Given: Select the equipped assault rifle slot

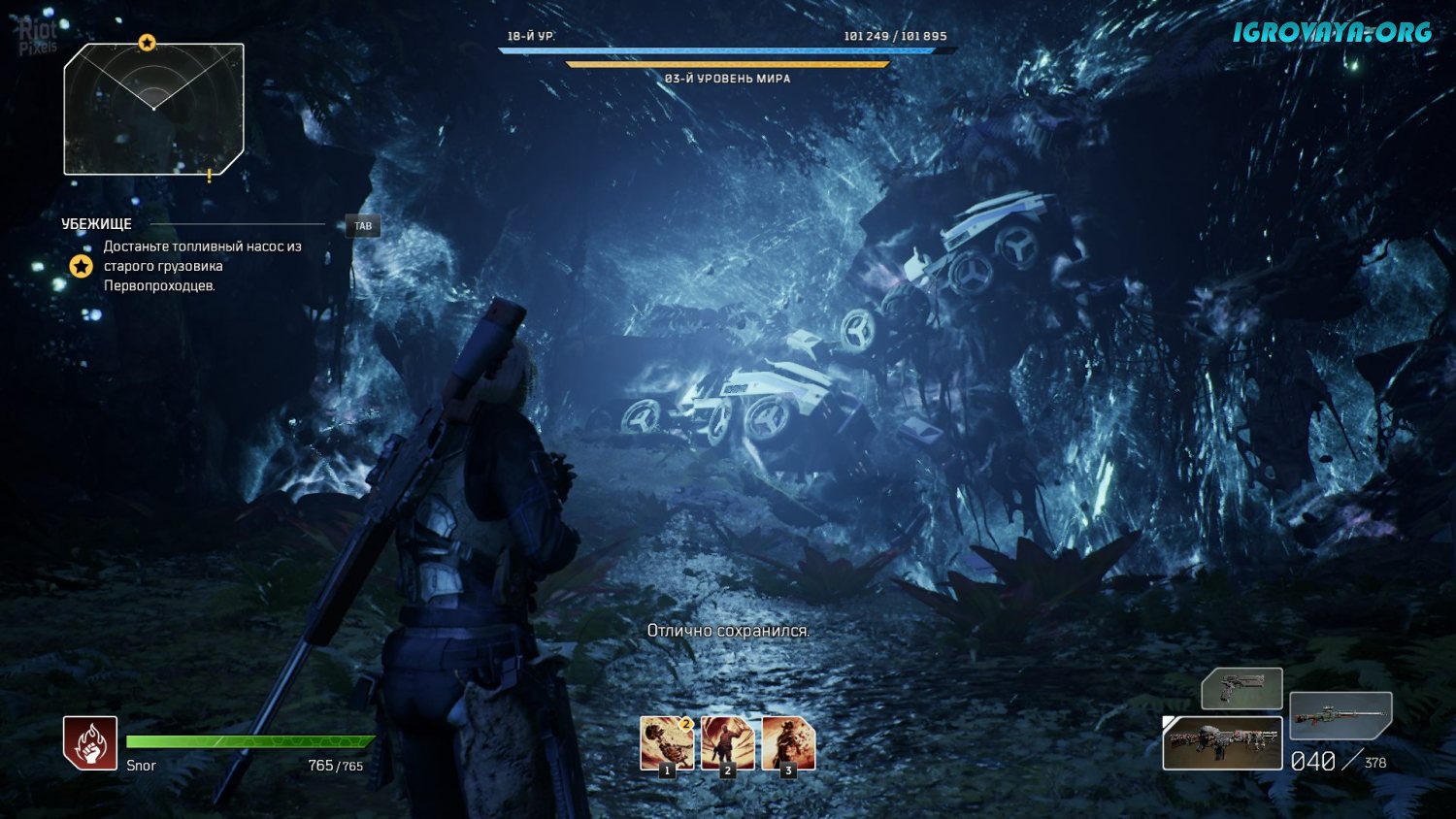Looking at the screenshot, I should pos(1222,743).
